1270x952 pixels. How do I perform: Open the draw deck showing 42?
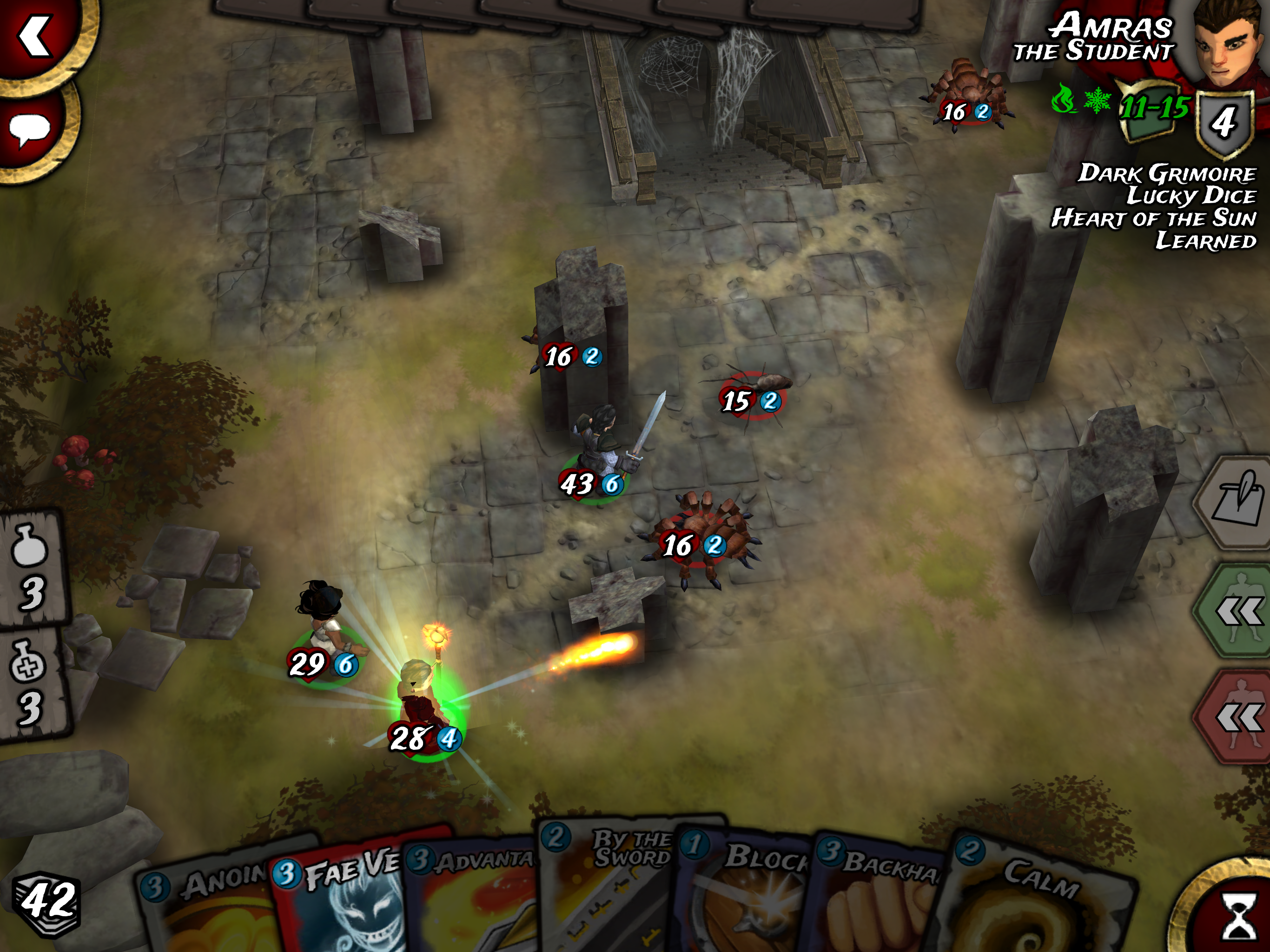point(47,901)
